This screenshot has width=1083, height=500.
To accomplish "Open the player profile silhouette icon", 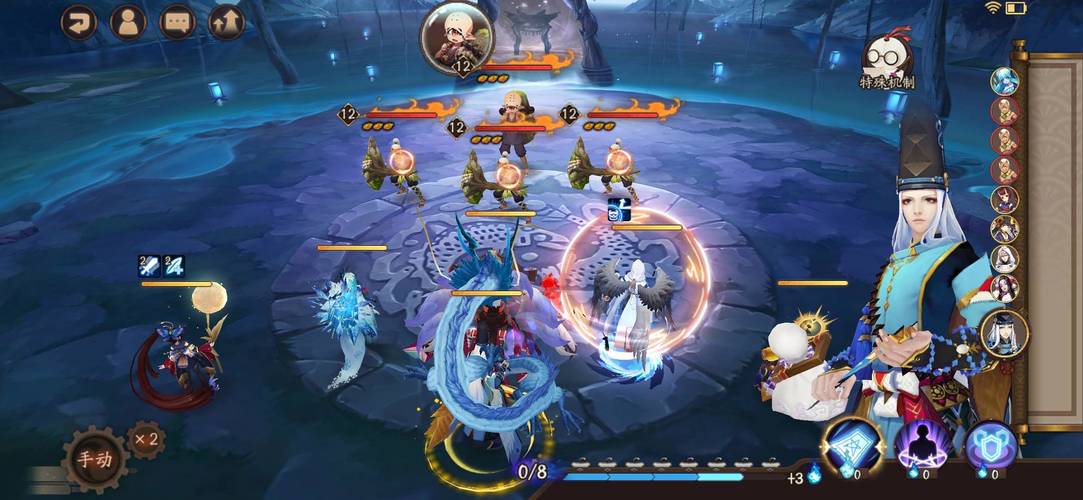I will (x=128, y=22).
